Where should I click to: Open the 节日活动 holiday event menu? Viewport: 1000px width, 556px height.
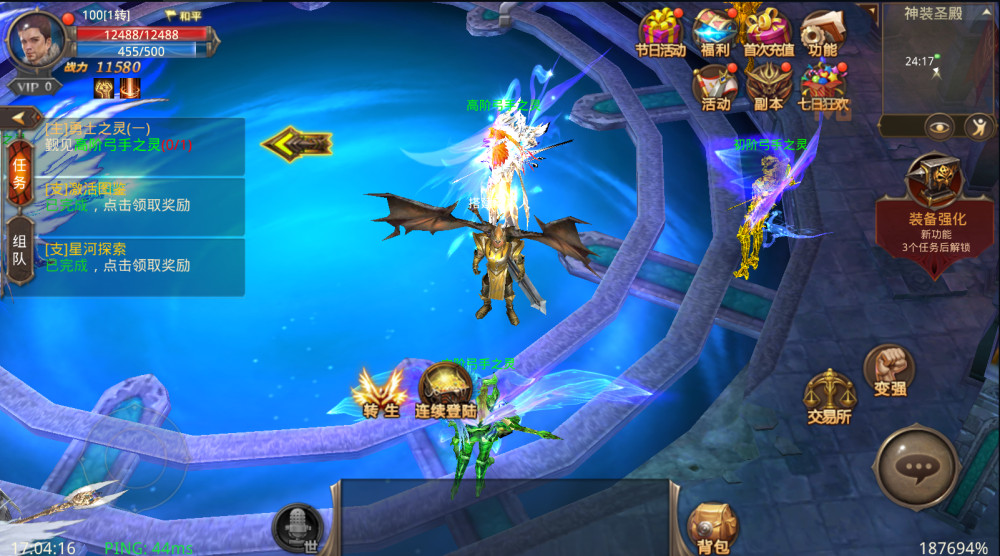point(661,32)
